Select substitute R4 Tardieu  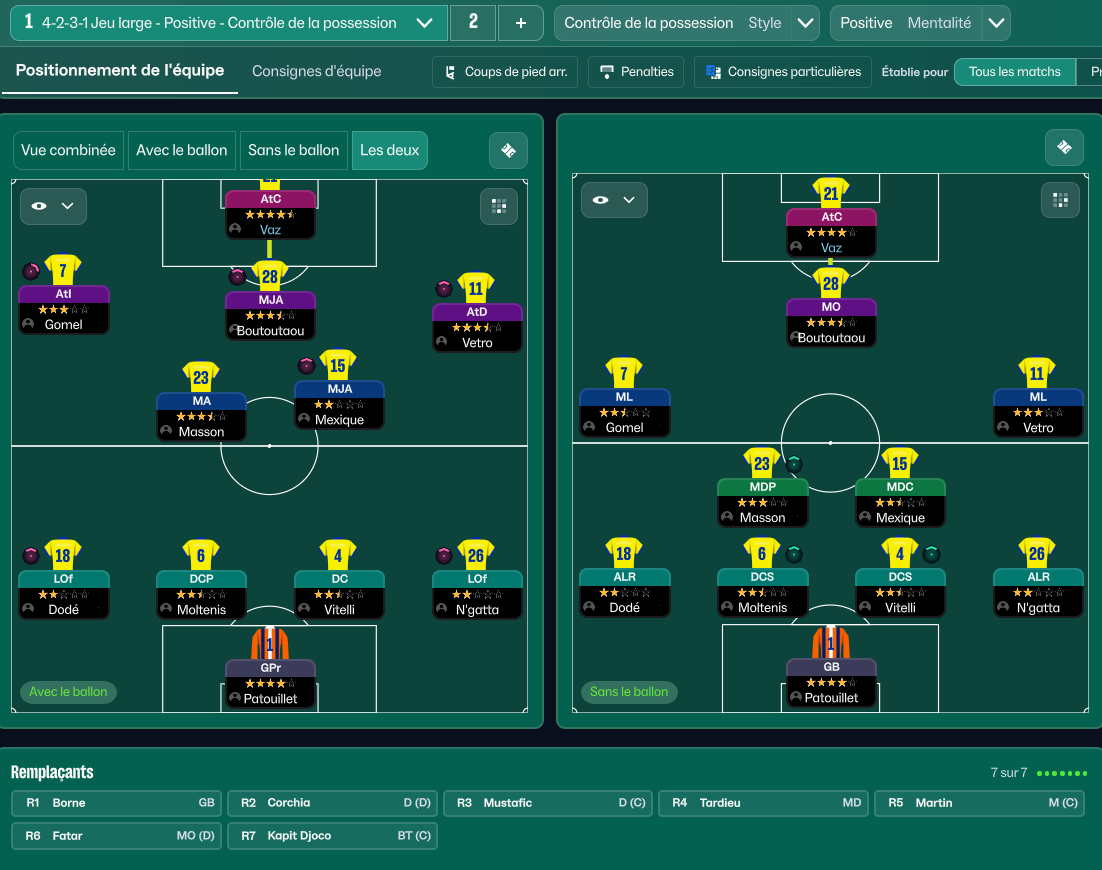(762, 802)
